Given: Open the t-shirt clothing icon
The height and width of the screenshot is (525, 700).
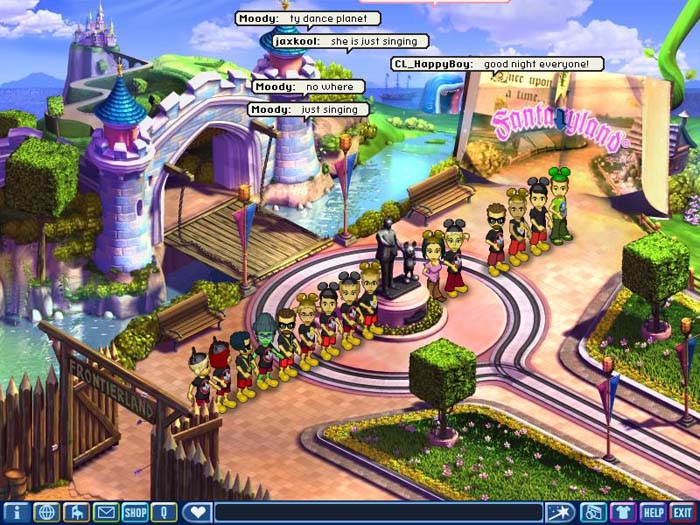Looking at the screenshot, I should click(623, 512).
